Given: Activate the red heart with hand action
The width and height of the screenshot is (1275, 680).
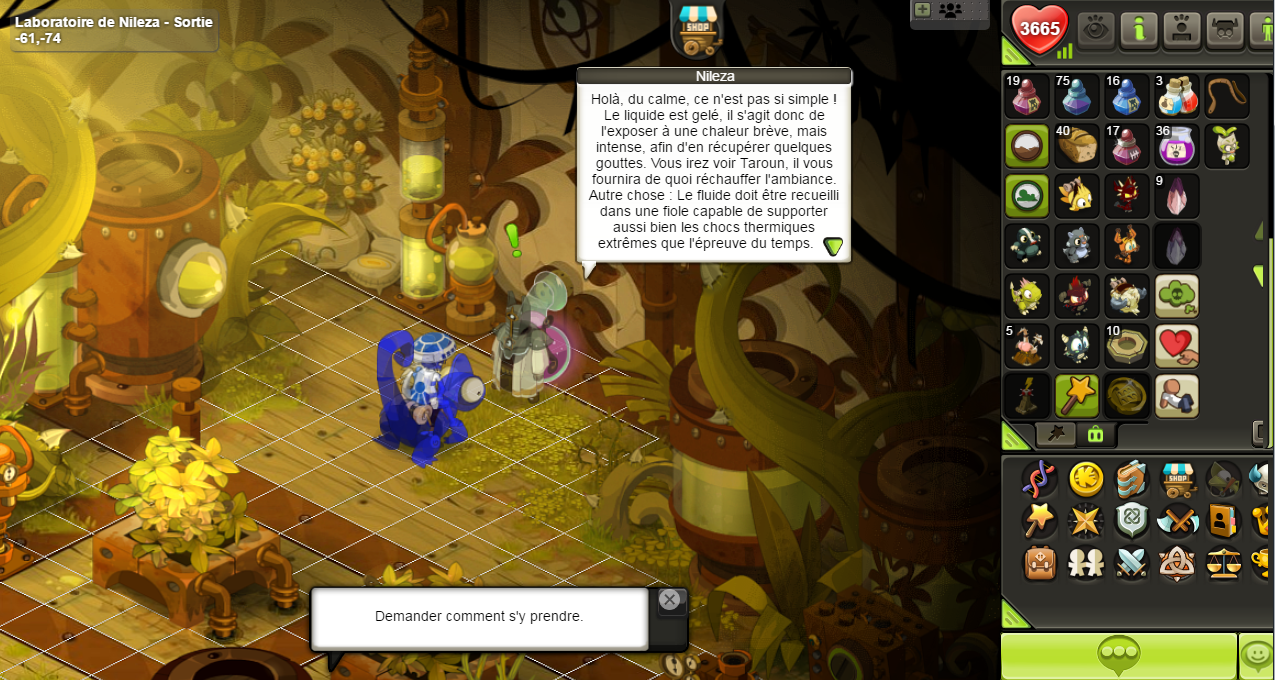Looking at the screenshot, I should [1177, 346].
